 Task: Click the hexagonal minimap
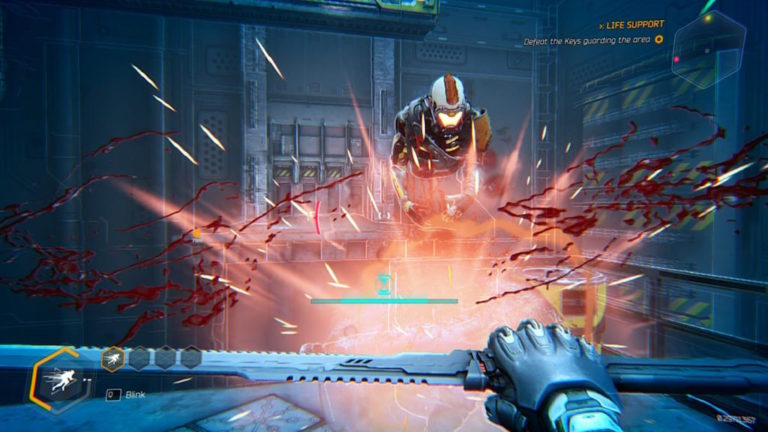tap(708, 48)
